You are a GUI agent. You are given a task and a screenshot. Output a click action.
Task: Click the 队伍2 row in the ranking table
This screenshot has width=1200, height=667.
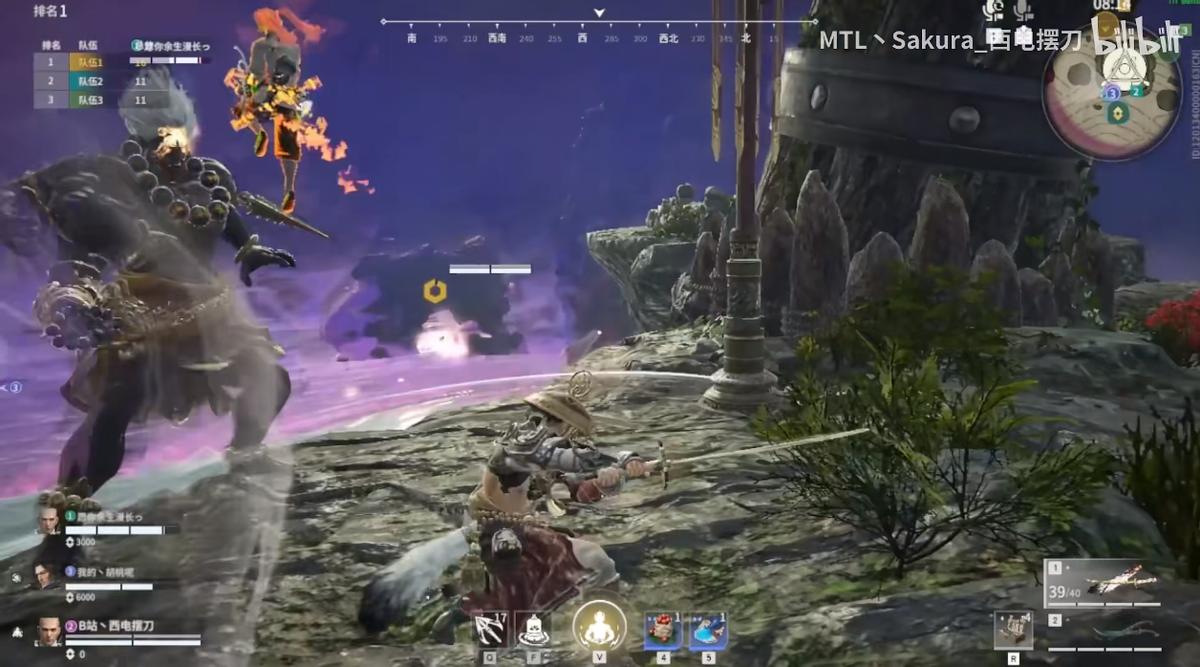100,81
